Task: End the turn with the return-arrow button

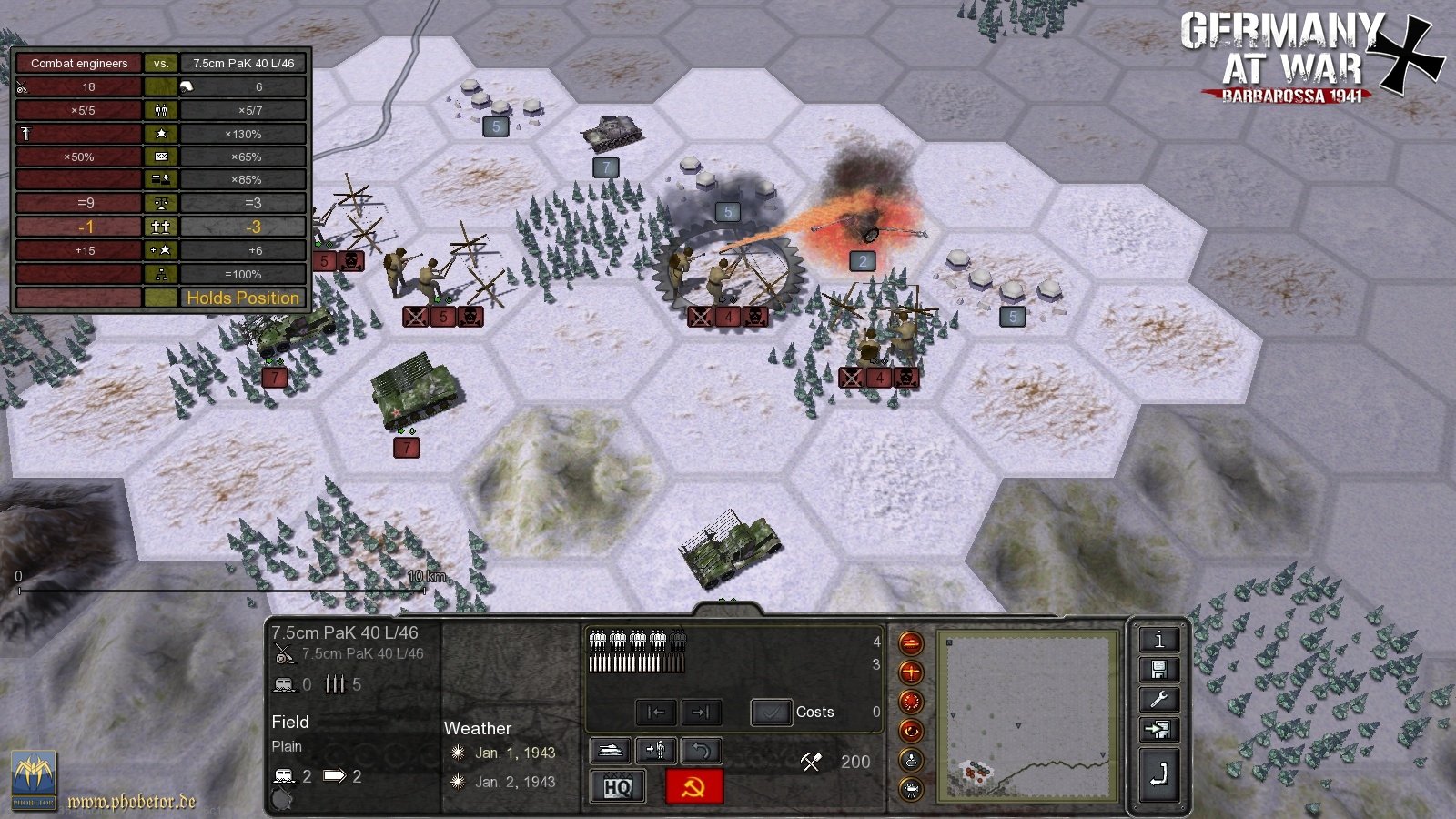Action: coord(1158,775)
